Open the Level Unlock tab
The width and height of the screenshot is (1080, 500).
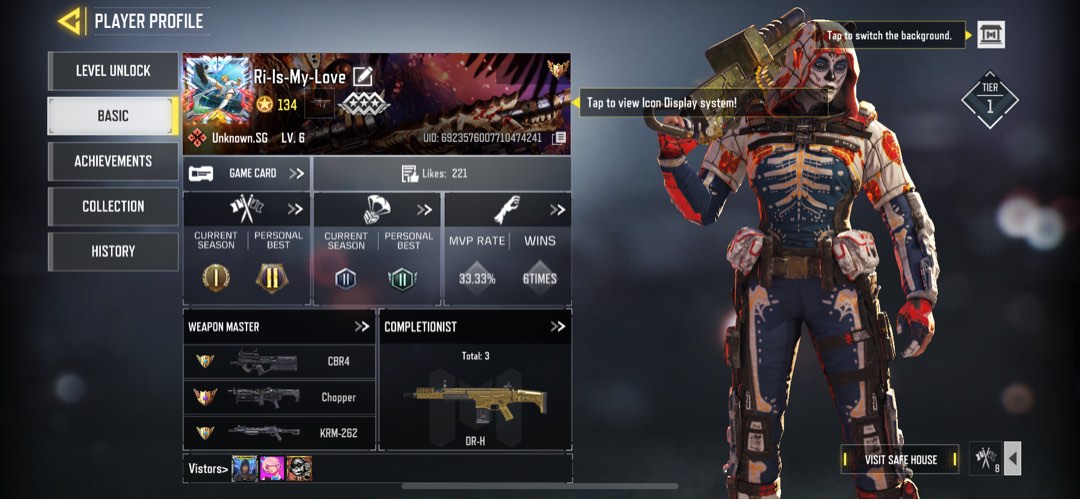113,71
